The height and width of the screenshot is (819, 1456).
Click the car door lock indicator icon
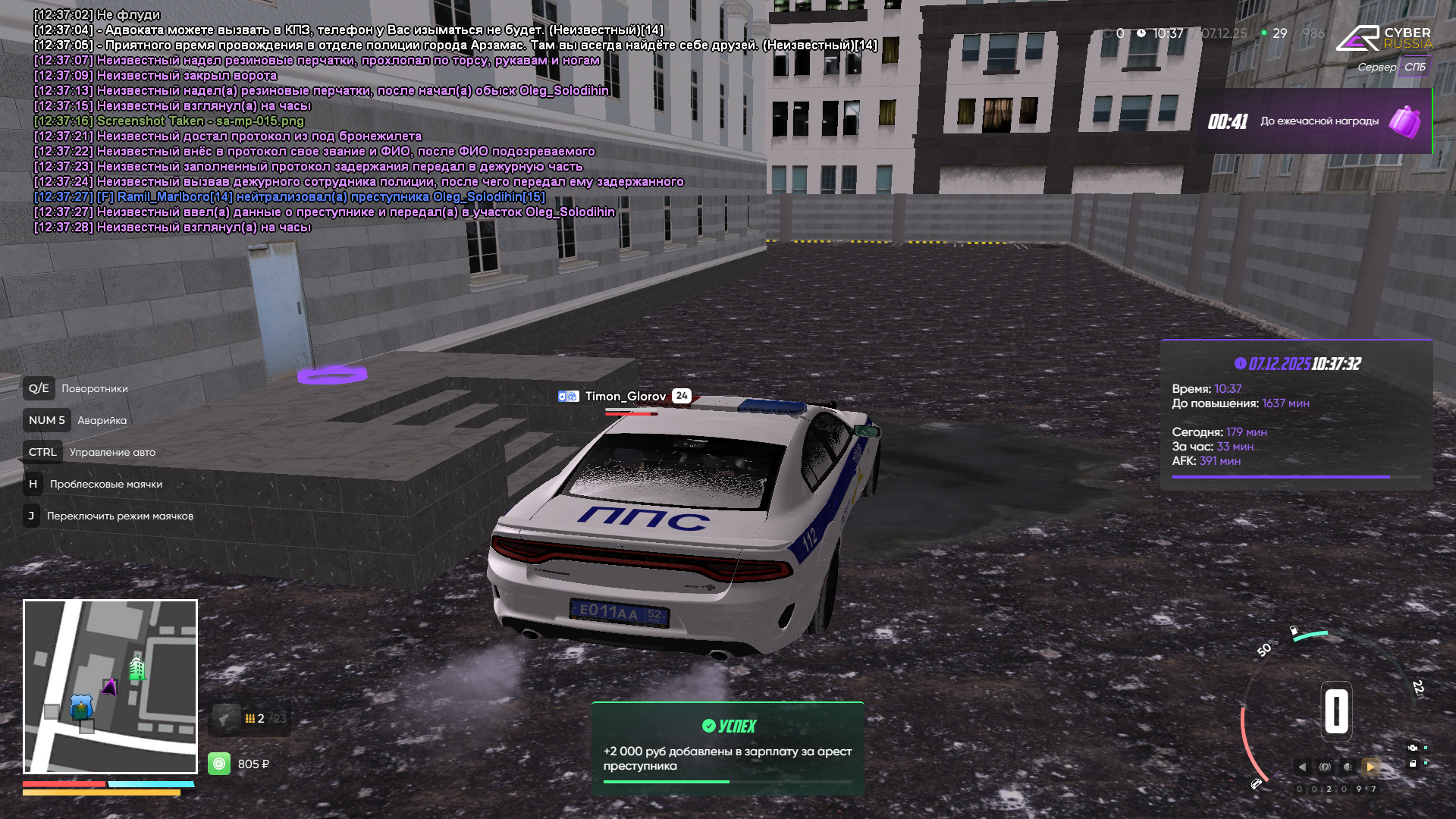(1412, 764)
